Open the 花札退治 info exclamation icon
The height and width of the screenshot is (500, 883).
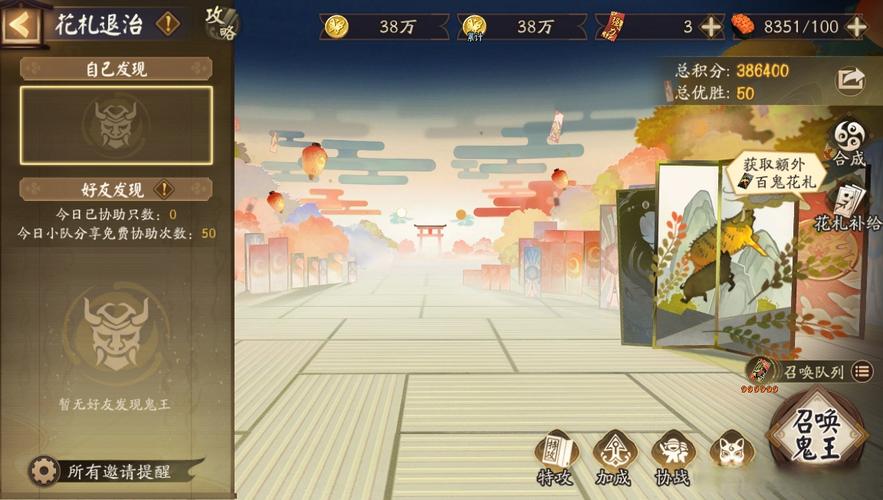[x=168, y=24]
